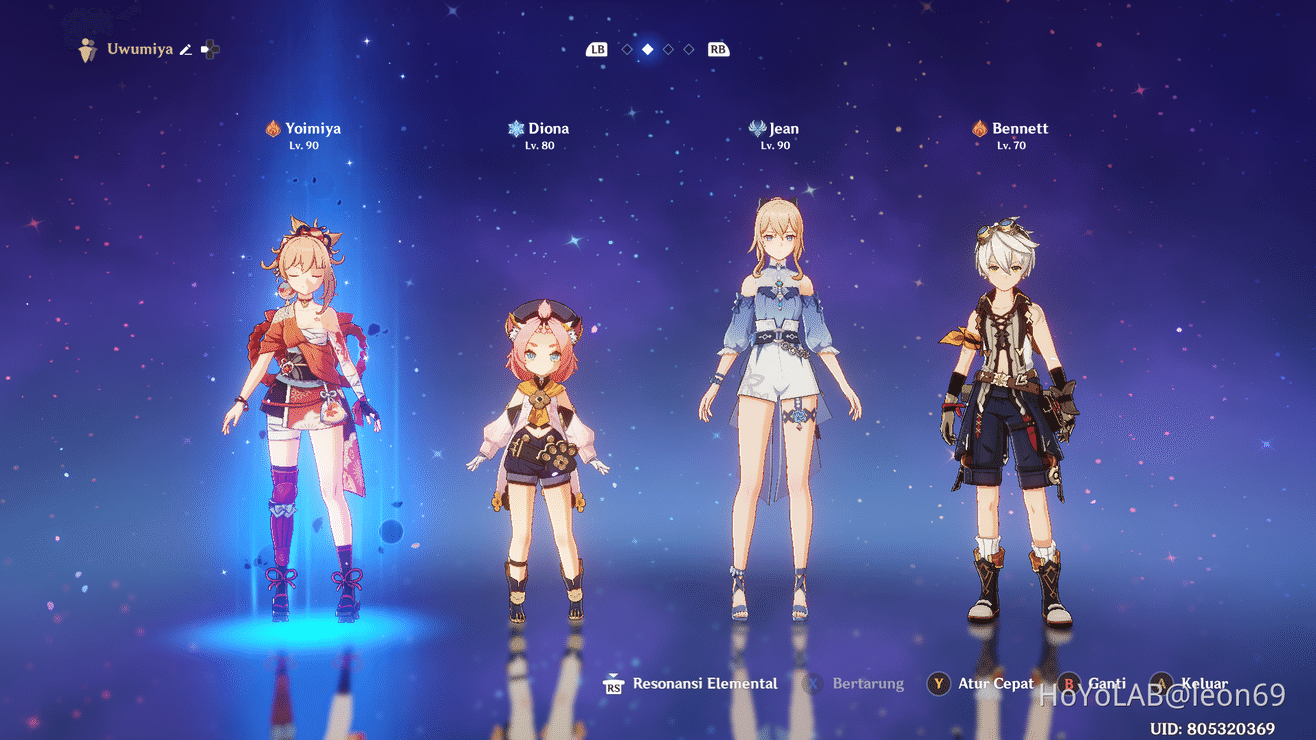Click the Anemo element icon above Jean

pos(755,128)
